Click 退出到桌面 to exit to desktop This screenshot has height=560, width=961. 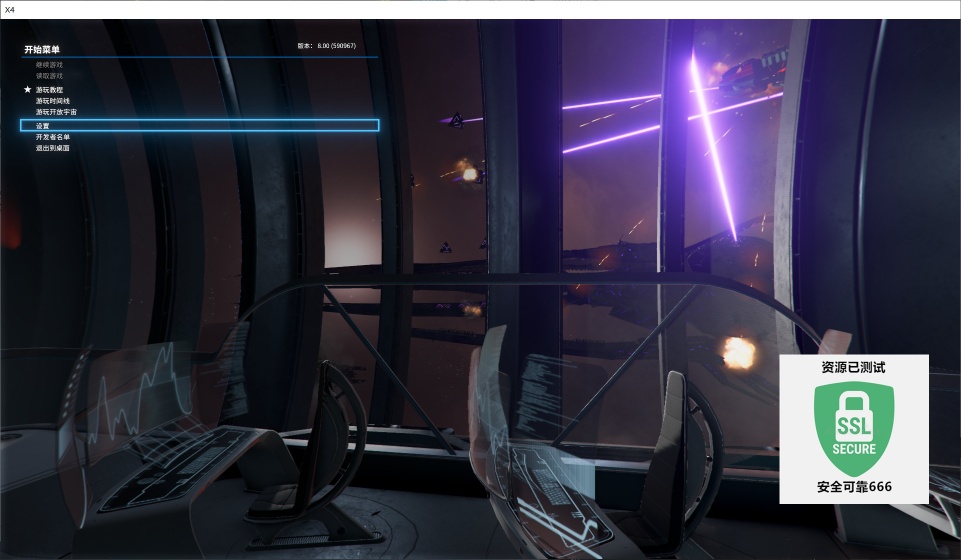coord(53,148)
